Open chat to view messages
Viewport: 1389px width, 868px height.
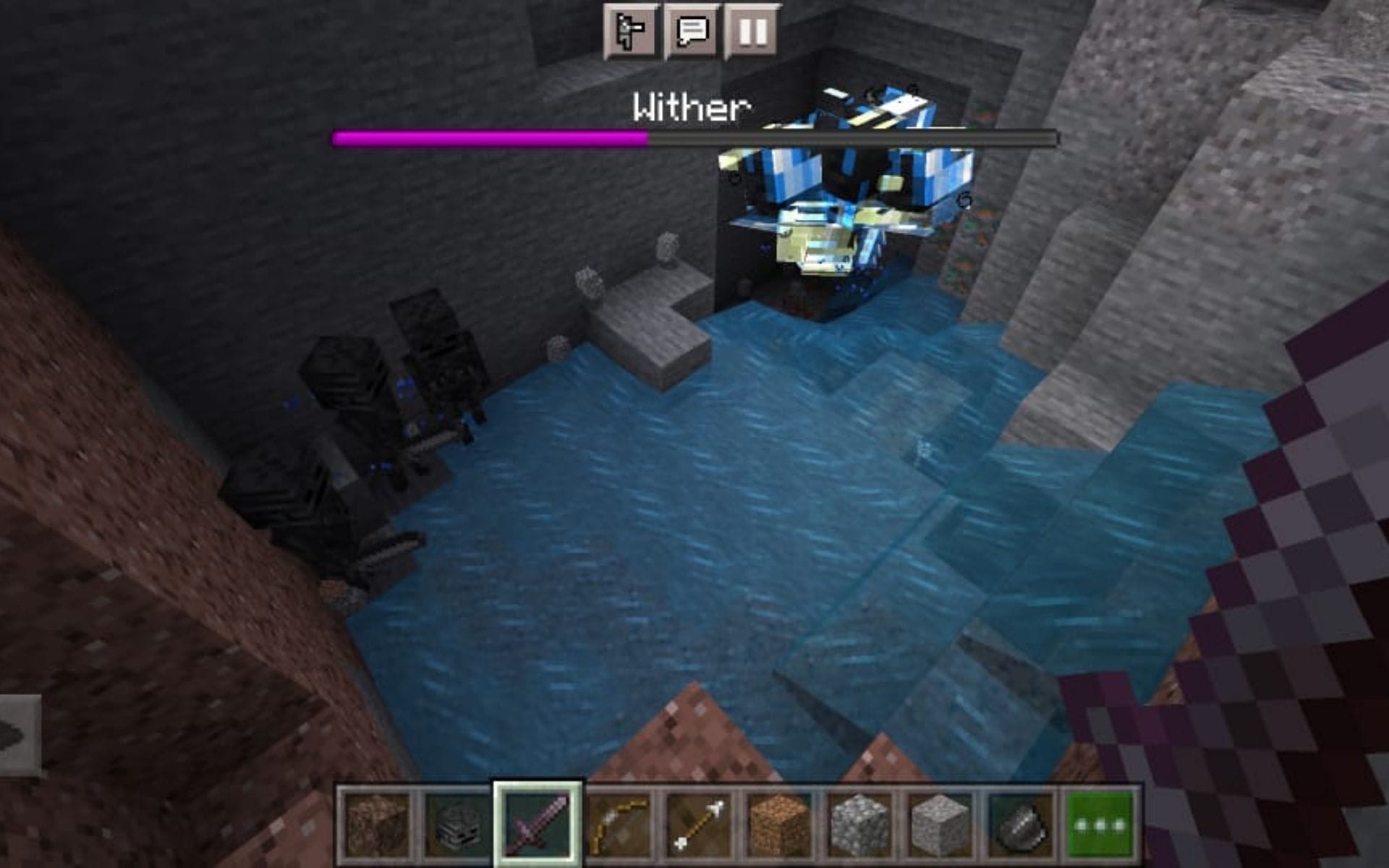coord(691,30)
